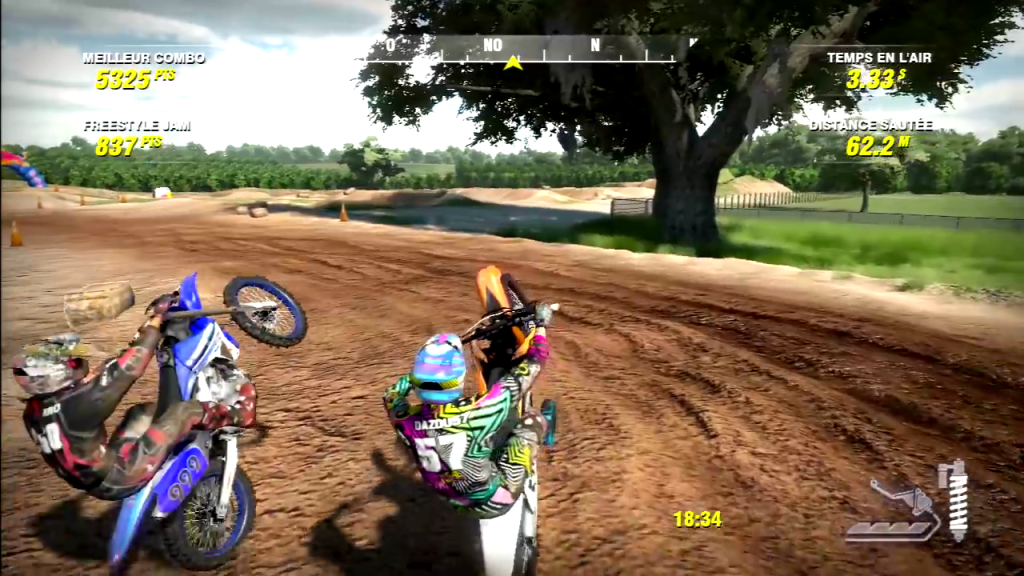
Task: Select the suspension shock absorber icon
Action: (x=957, y=500)
